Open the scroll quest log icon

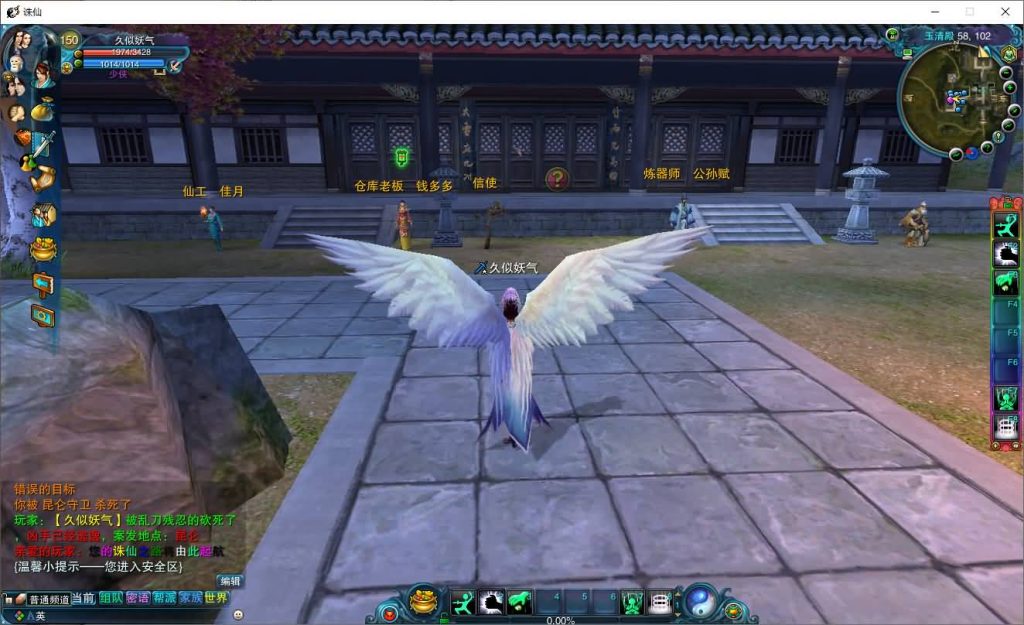pyautogui.click(x=42, y=178)
